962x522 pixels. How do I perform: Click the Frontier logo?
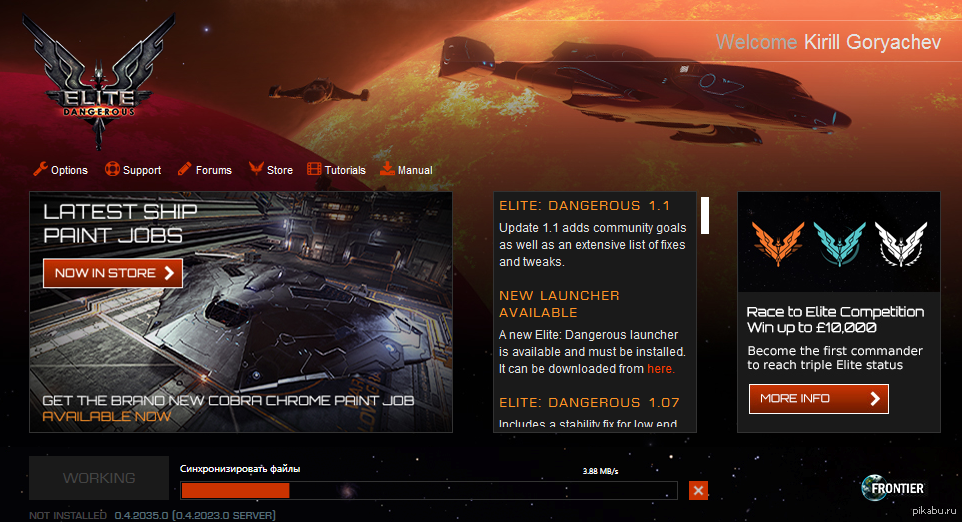pyautogui.click(x=893, y=488)
